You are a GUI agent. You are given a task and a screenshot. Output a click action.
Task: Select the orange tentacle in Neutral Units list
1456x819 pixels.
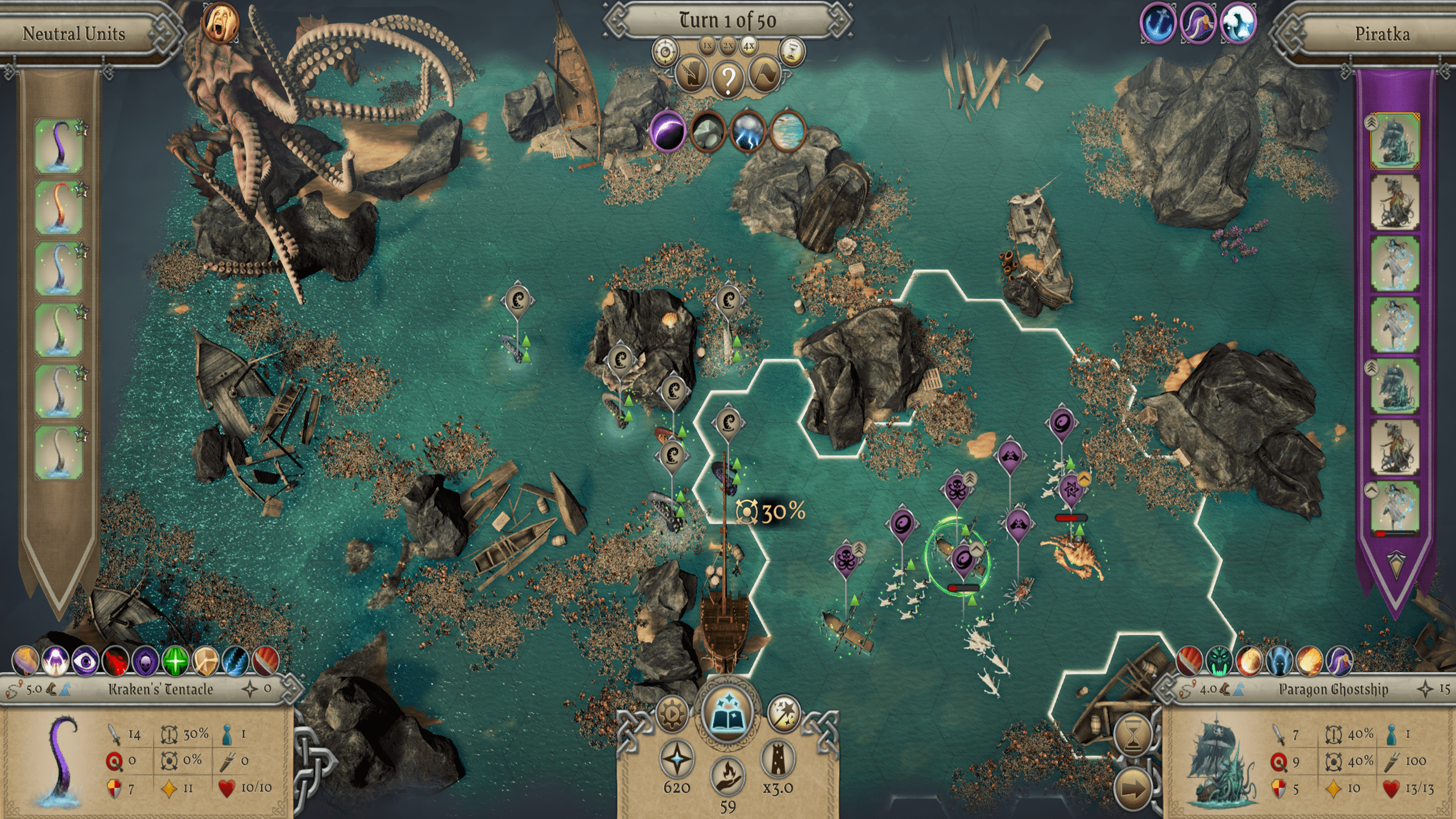(x=59, y=207)
